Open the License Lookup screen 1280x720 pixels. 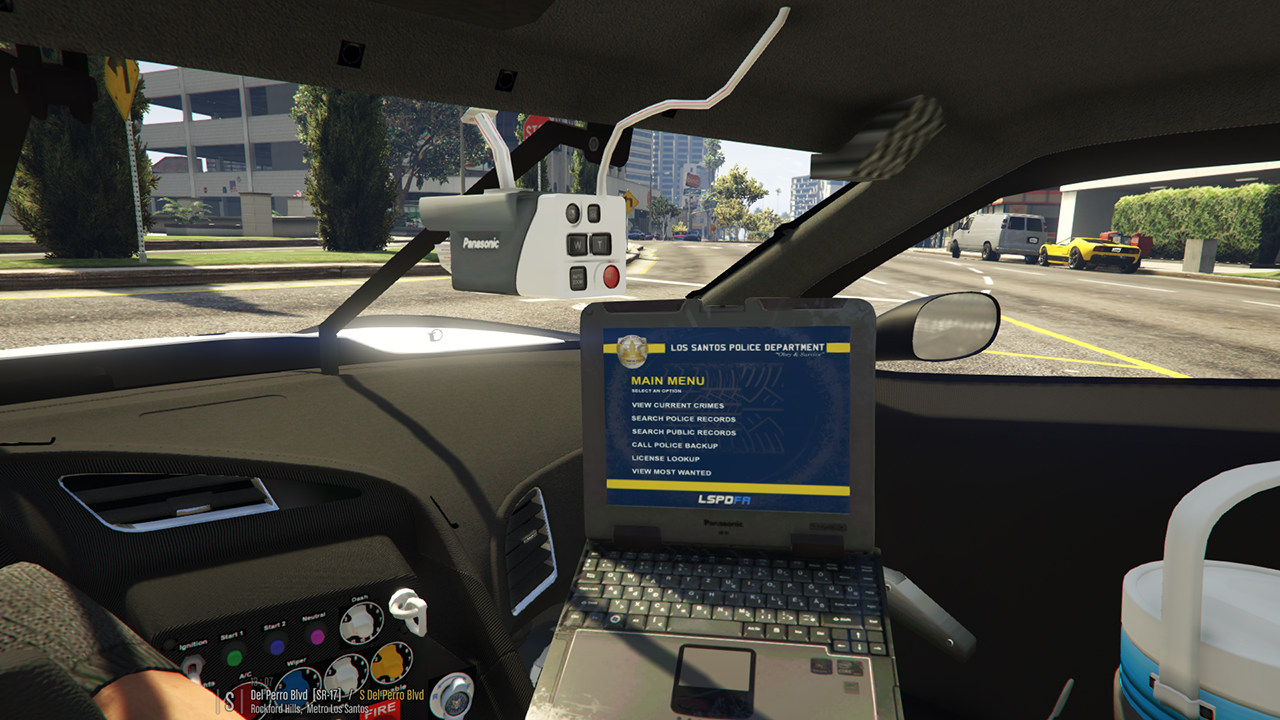tap(665, 459)
